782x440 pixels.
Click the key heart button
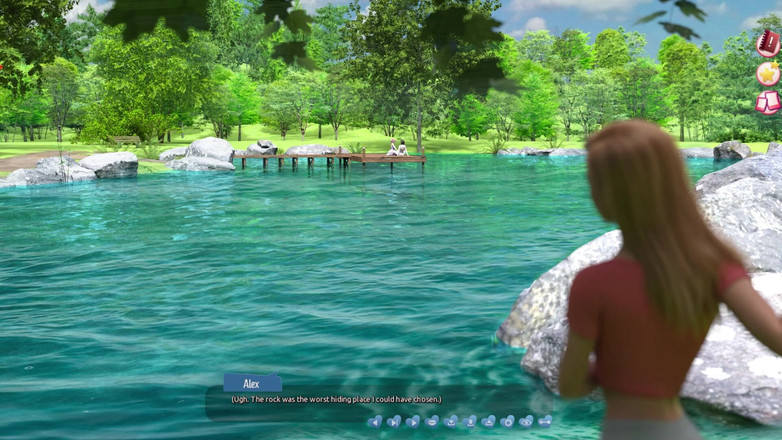(545, 422)
